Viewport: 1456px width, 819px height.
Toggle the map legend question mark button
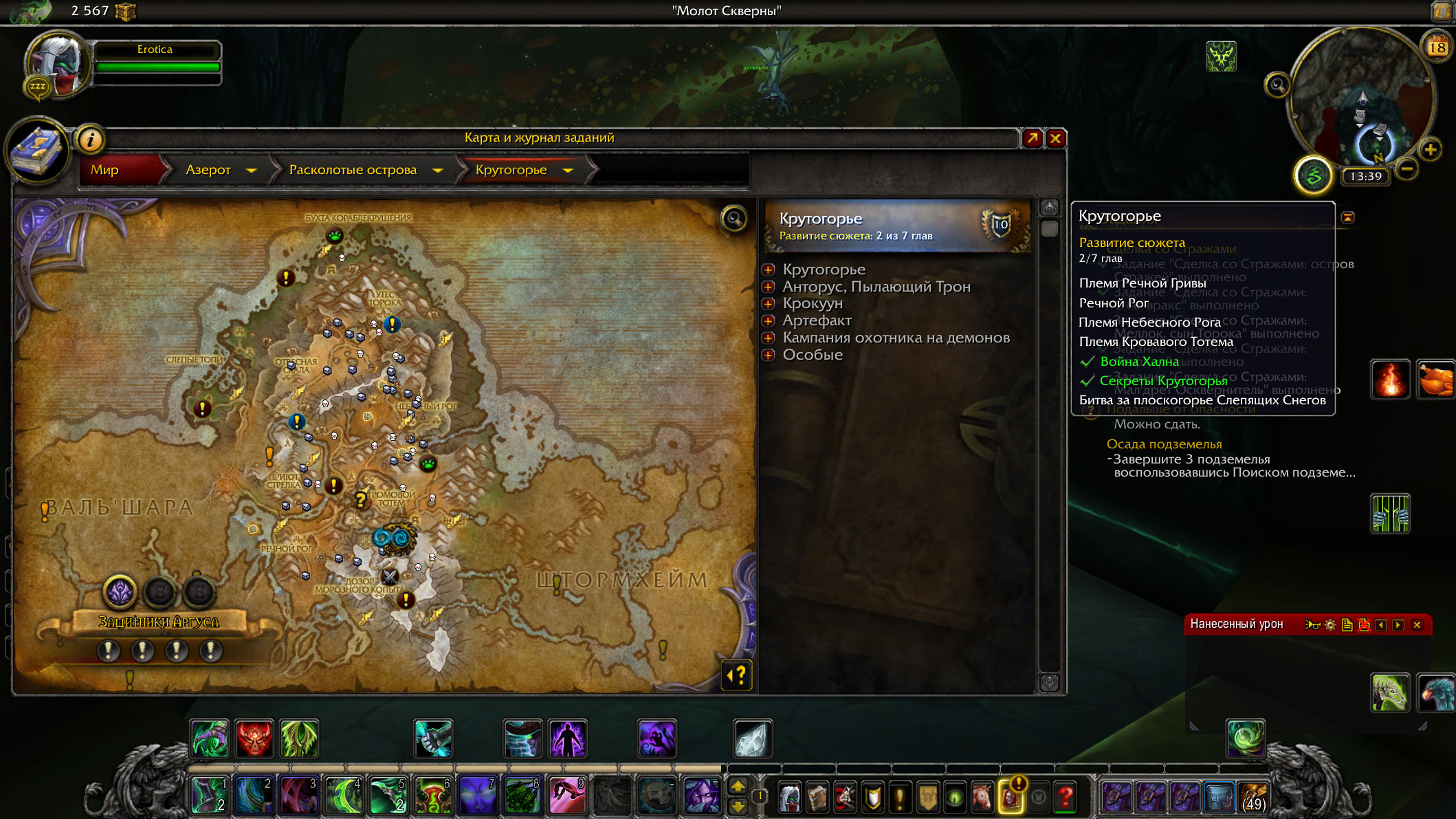[736, 675]
